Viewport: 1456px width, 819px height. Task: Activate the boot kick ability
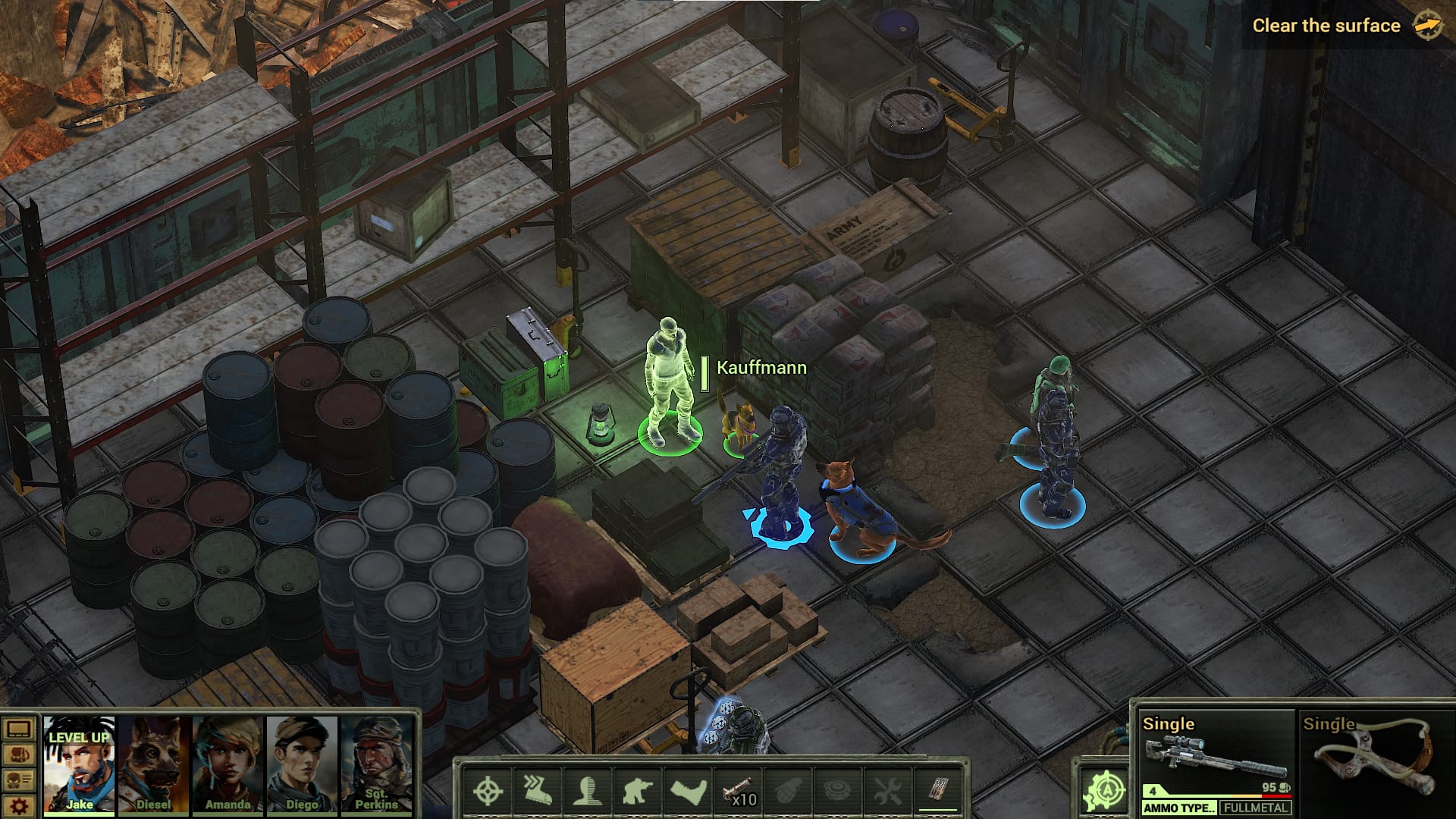689,791
